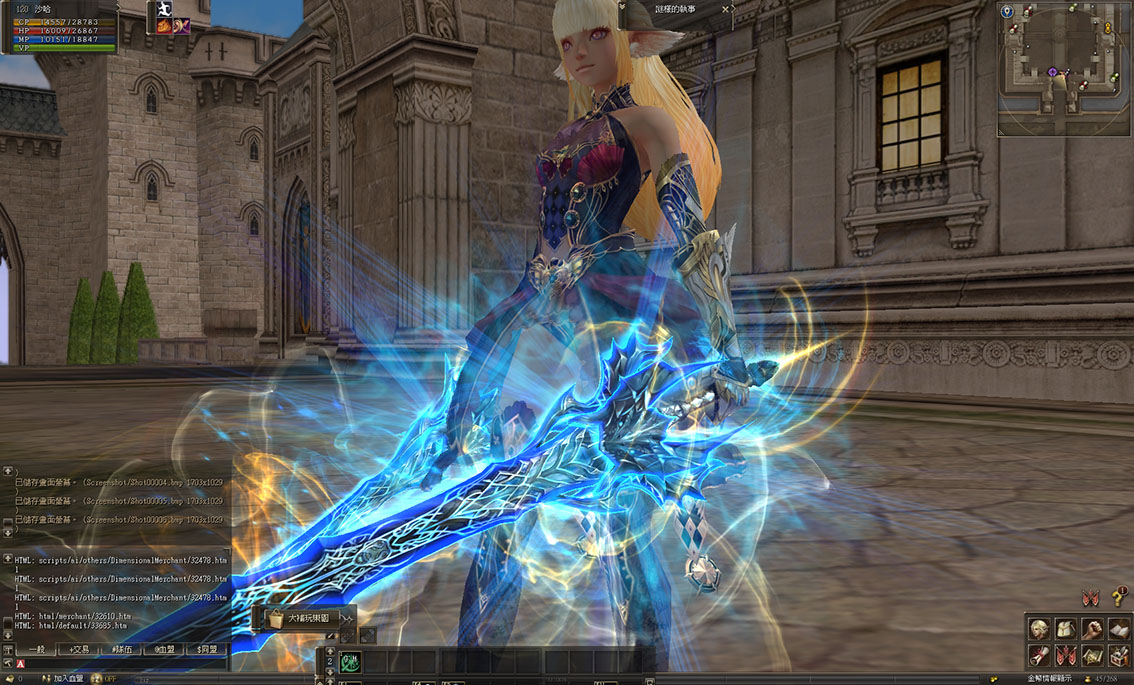The height and width of the screenshot is (685, 1134).
Task: Open the clan banners icon in menu grid
Action: 1066,656
